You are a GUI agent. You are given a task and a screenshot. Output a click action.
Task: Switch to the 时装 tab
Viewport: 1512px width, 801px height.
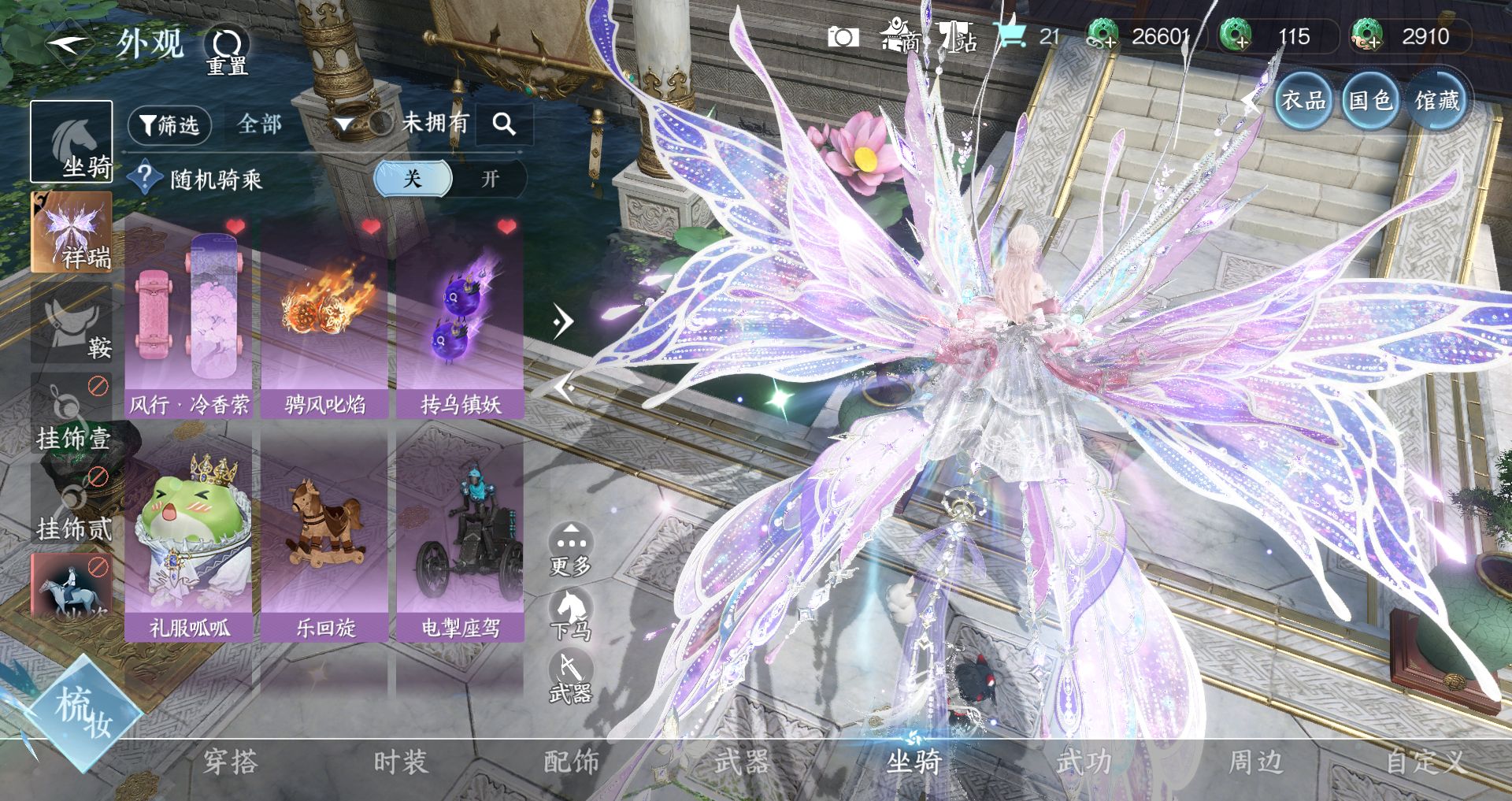(x=401, y=762)
